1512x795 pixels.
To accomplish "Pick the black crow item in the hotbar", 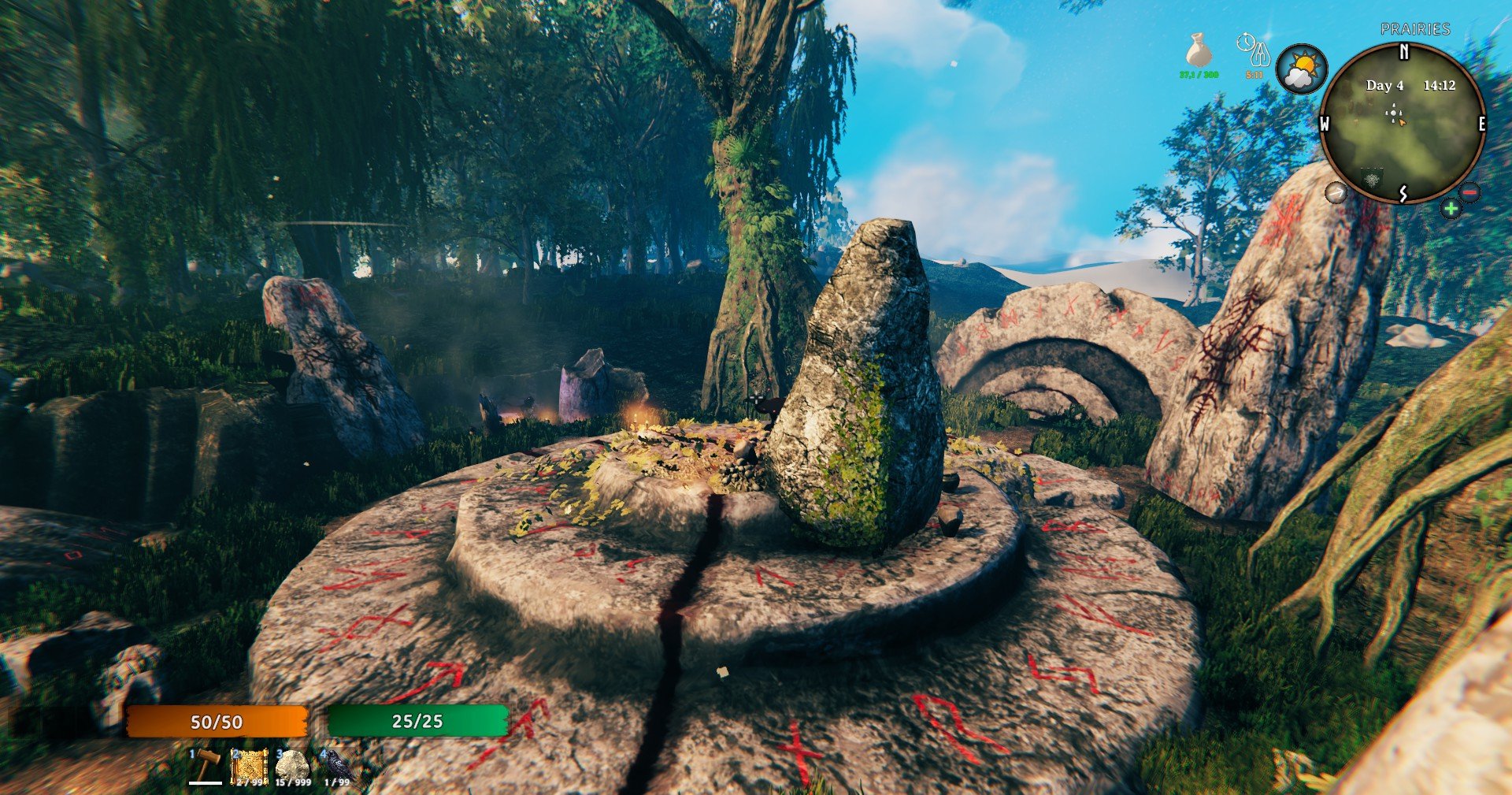I will coord(337,765).
